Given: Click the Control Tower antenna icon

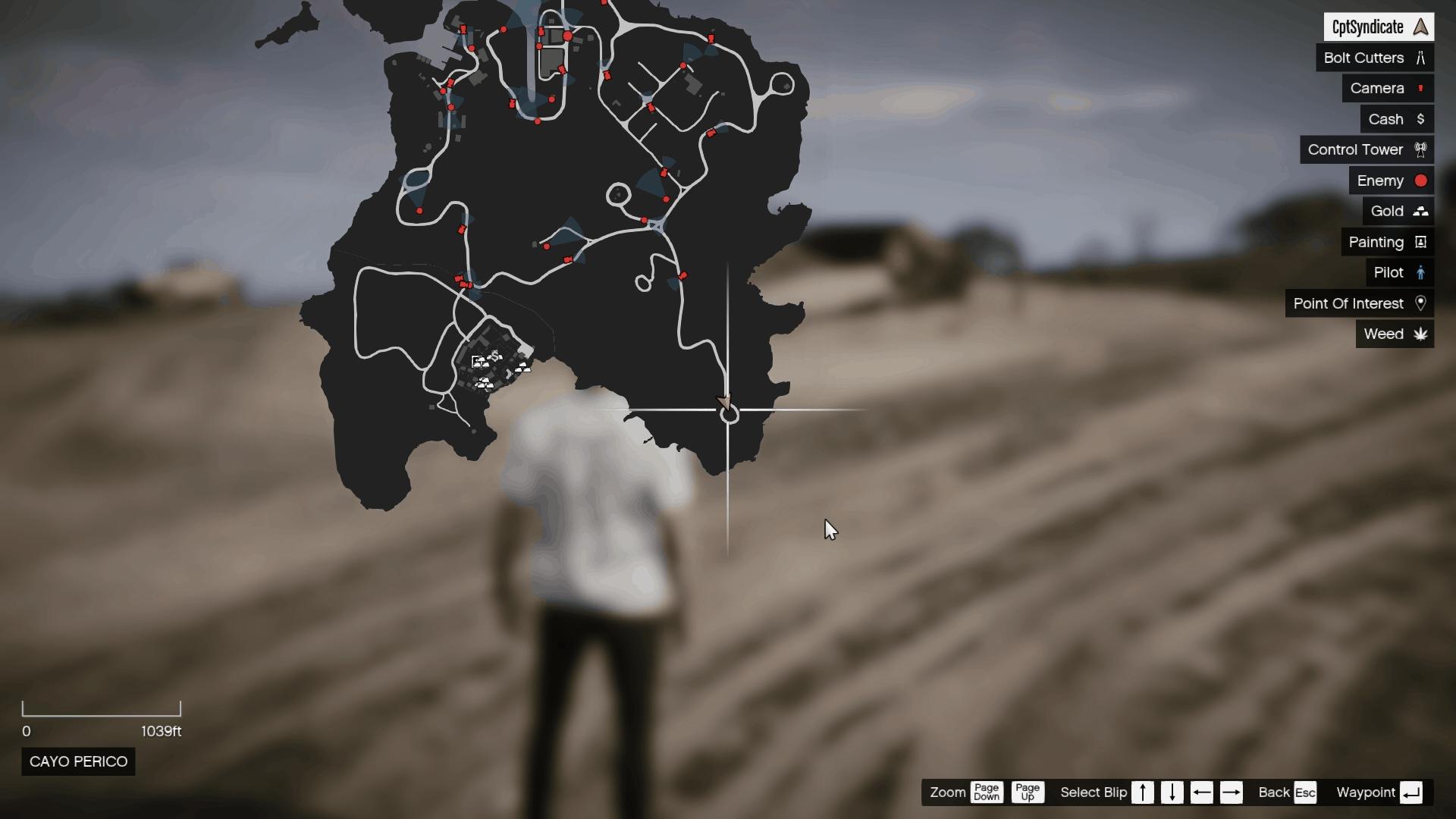Looking at the screenshot, I should (1421, 149).
